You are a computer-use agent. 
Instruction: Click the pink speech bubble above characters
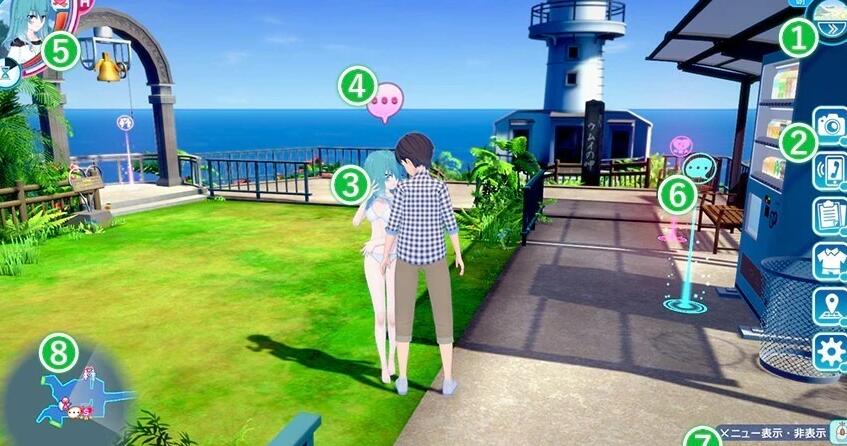(385, 103)
